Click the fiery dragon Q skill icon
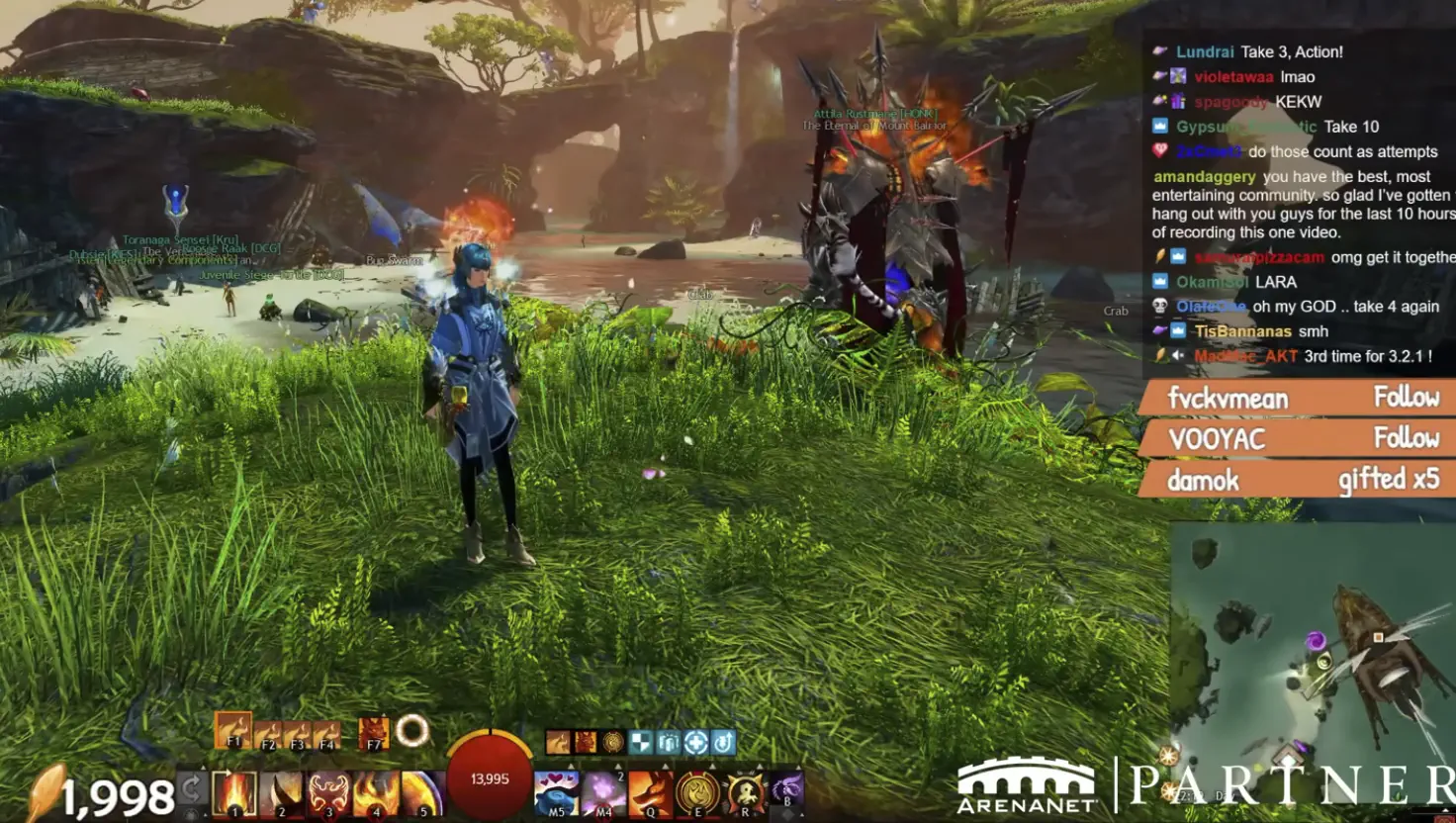This screenshot has width=1456, height=823. (651, 794)
